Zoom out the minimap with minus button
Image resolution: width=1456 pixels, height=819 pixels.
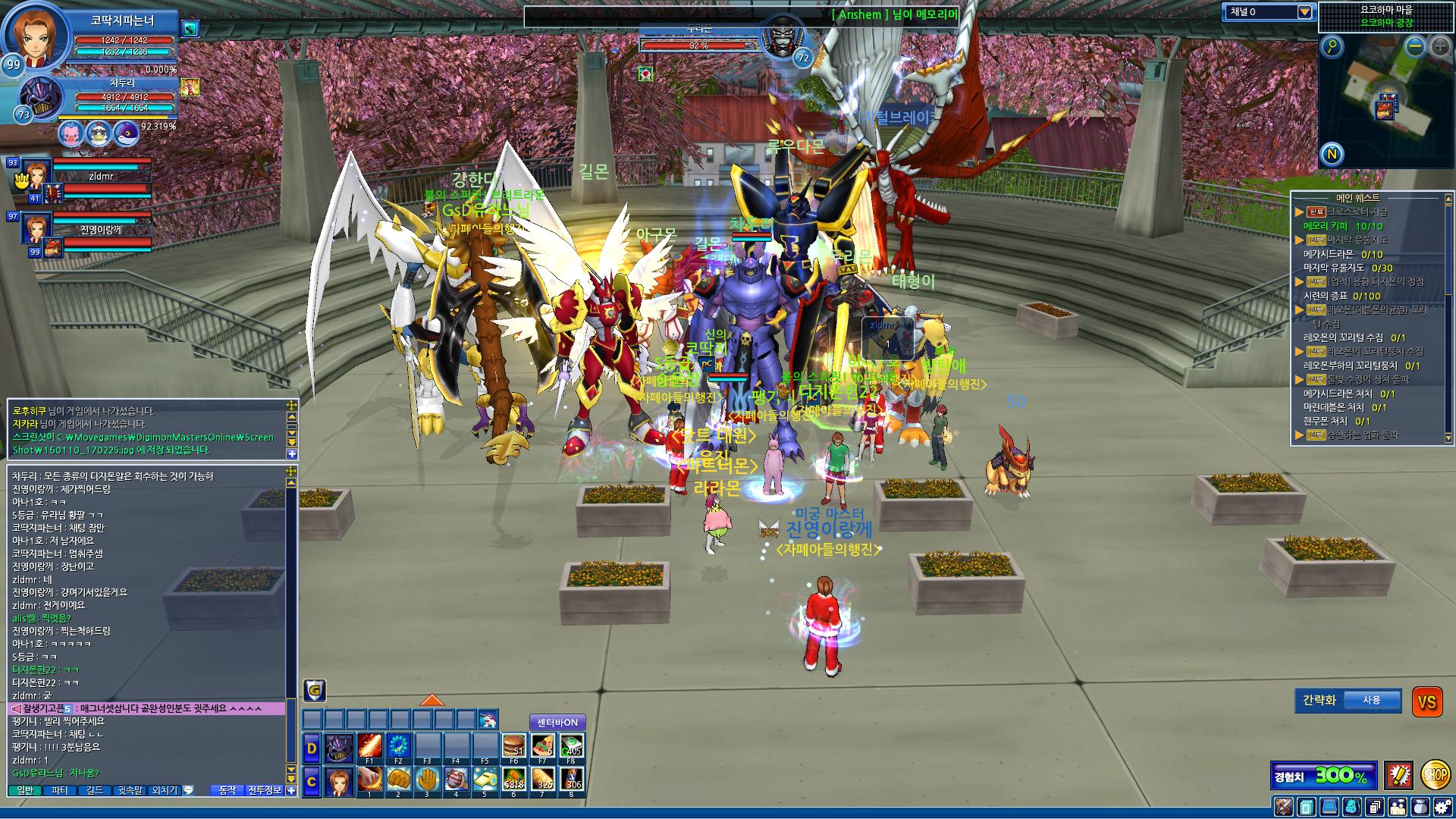click(x=1415, y=46)
